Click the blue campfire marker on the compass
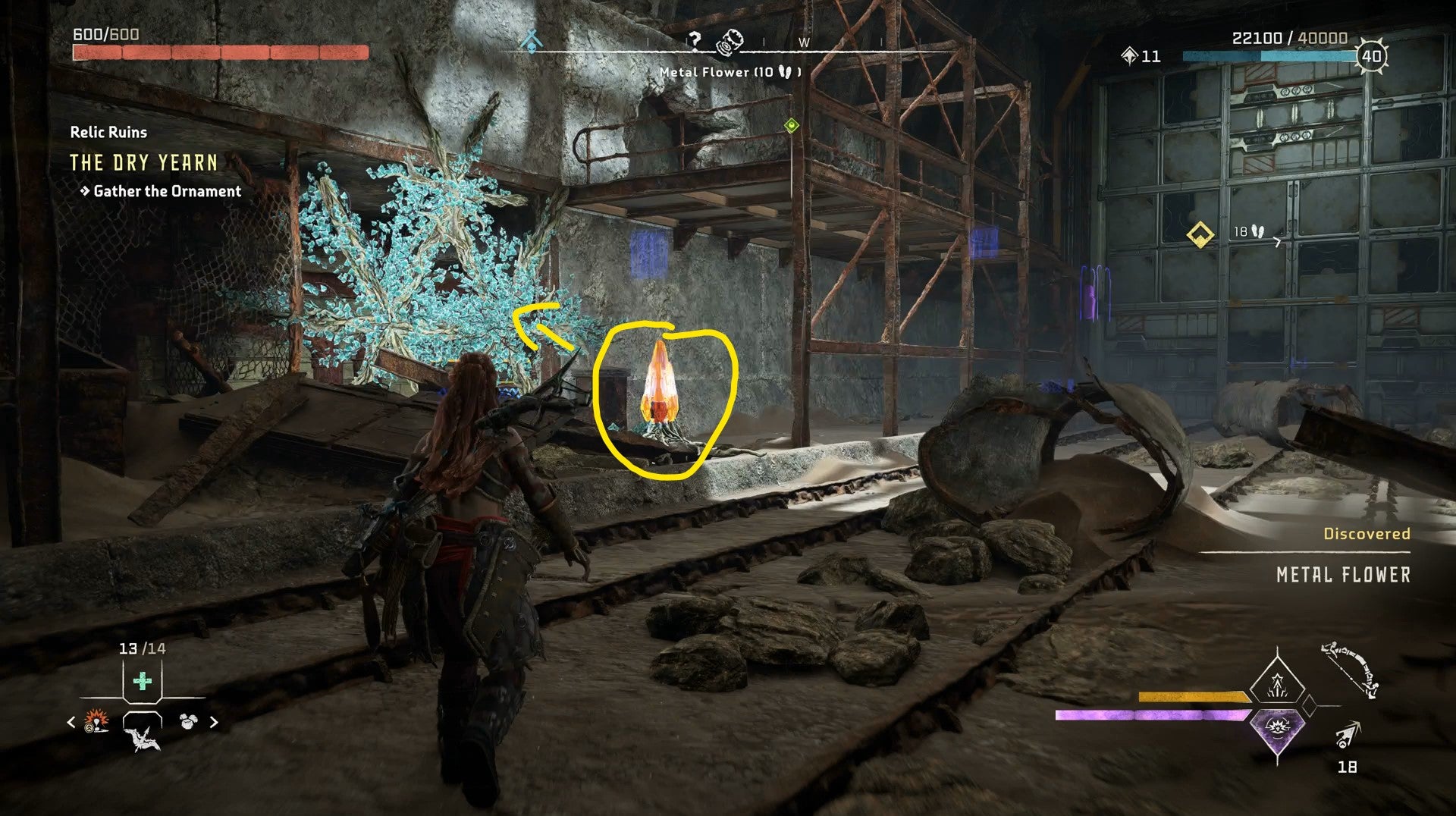Image resolution: width=1456 pixels, height=816 pixels. [532, 40]
